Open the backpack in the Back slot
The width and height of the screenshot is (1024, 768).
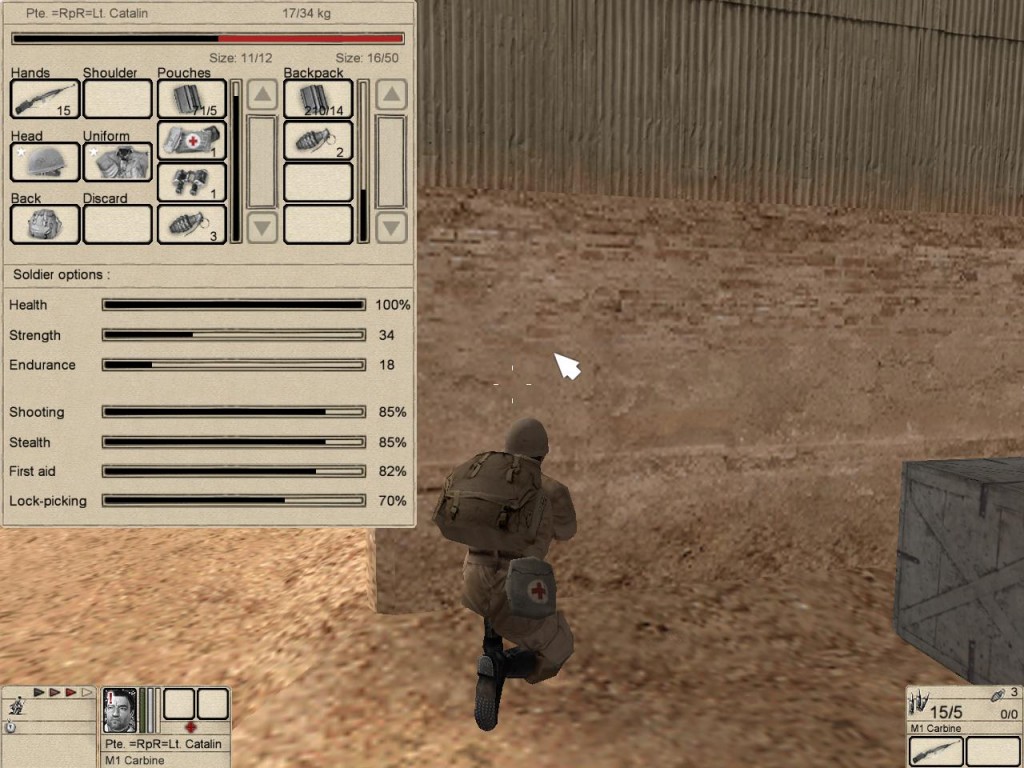pyautogui.click(x=45, y=224)
